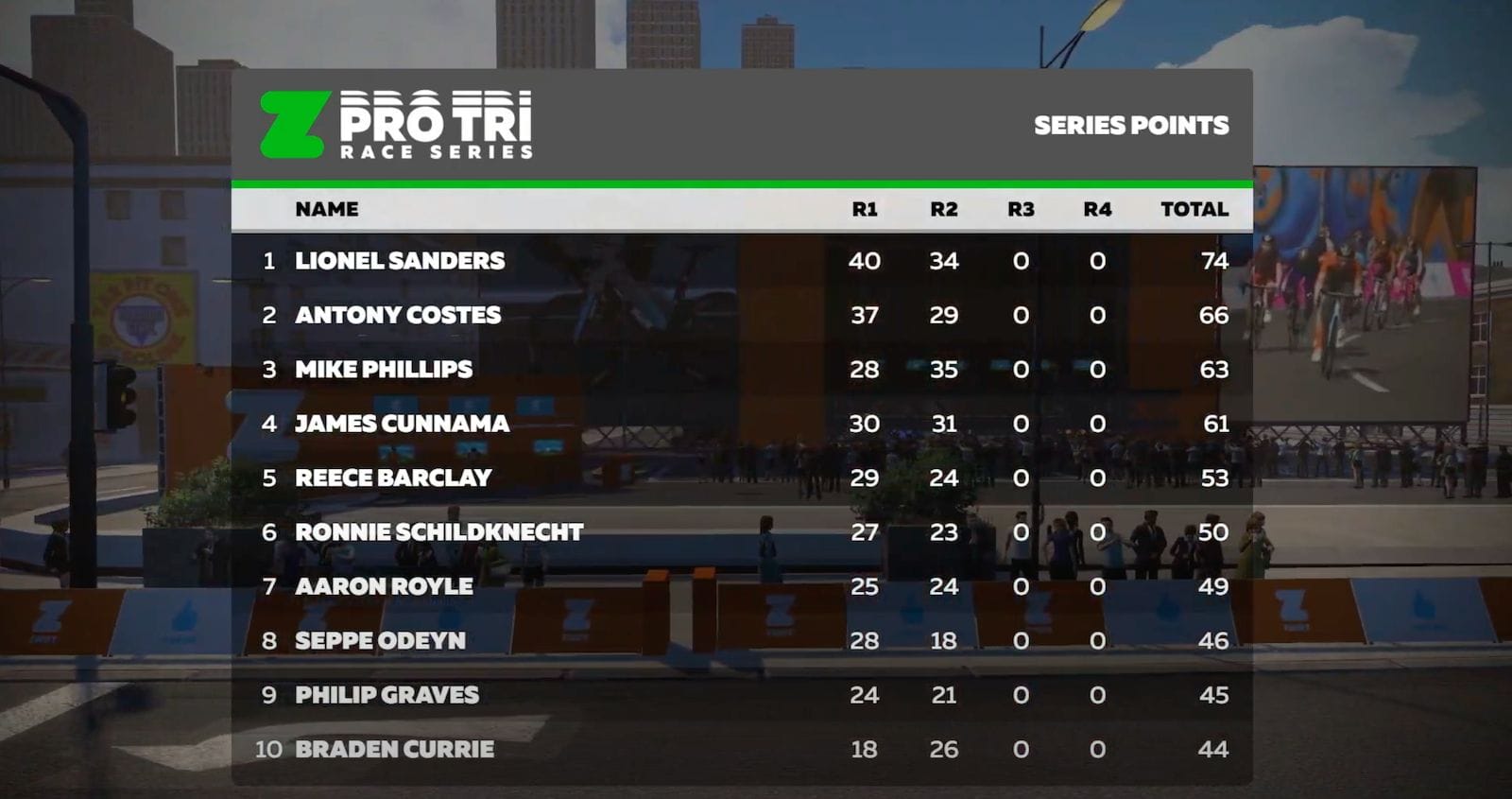Select Philip Graves in the standings
Viewport: 1512px width, 799px height.
coord(387,695)
